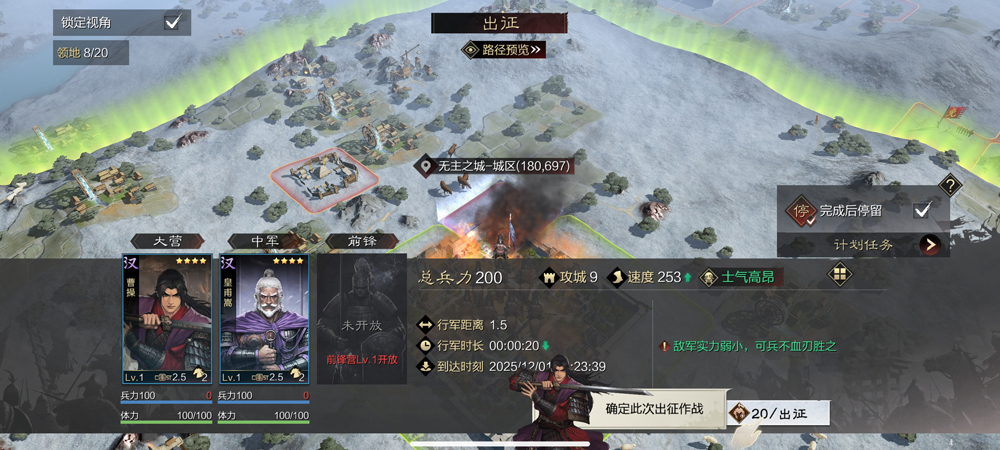Tap the 士气高昂 morale indicator
This screenshot has width=1000, height=450.
[741, 277]
